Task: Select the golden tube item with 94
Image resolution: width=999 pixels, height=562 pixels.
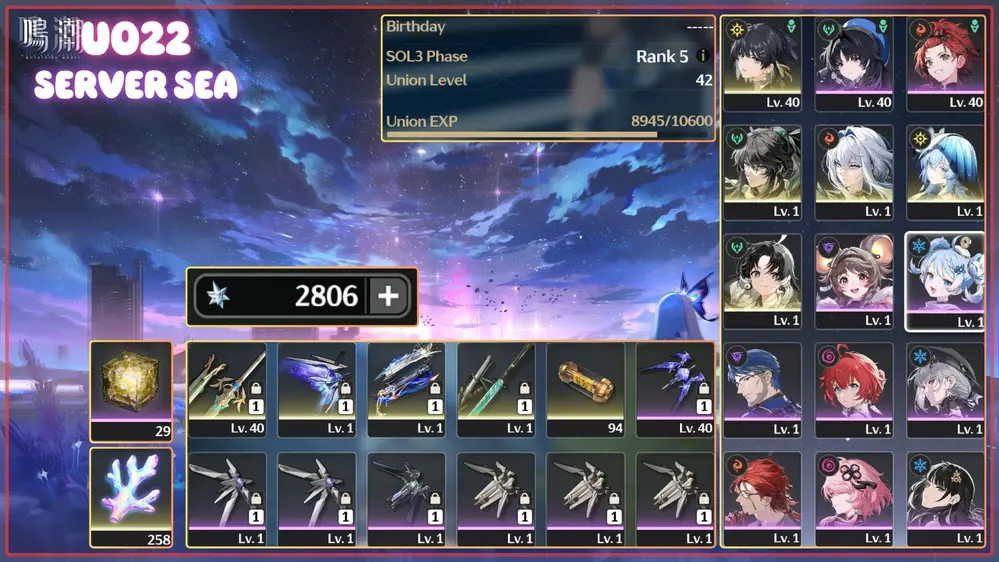Action: (x=586, y=390)
